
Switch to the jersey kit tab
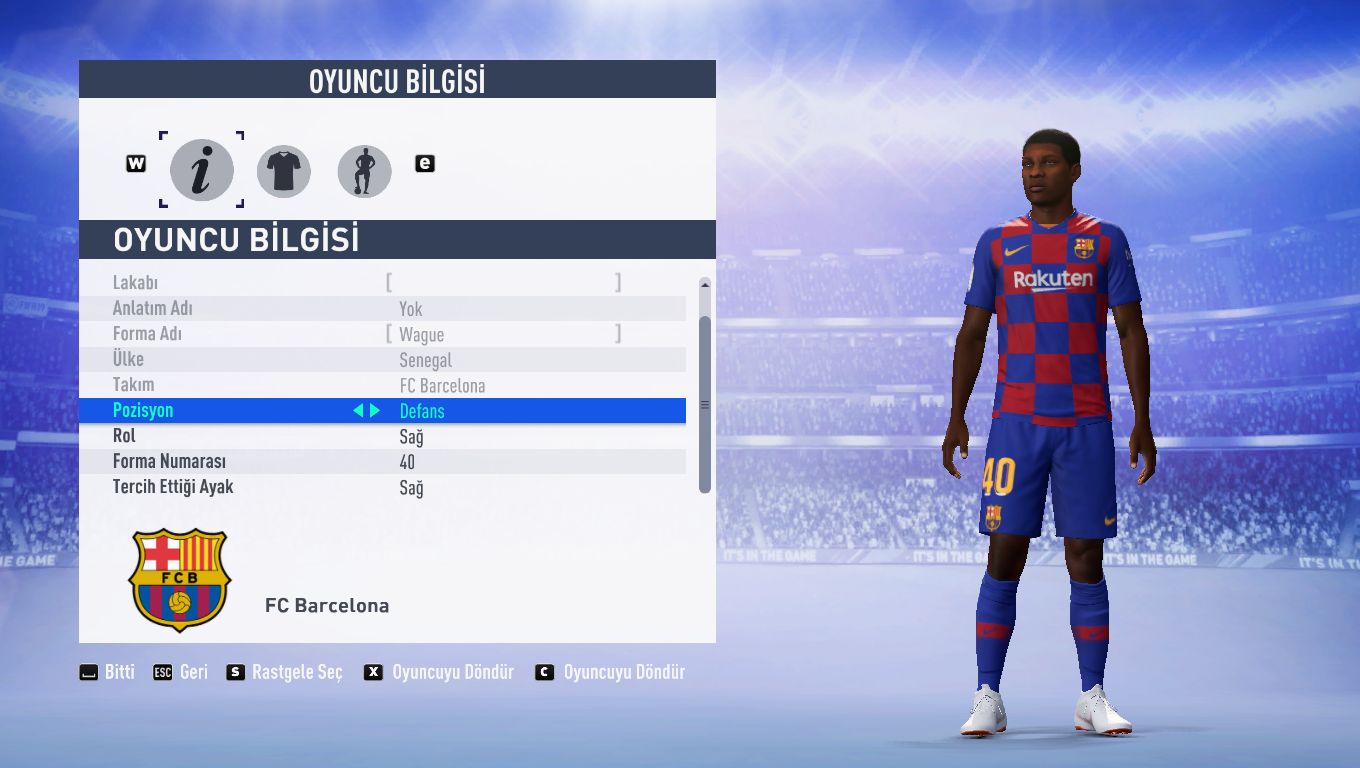coord(284,171)
